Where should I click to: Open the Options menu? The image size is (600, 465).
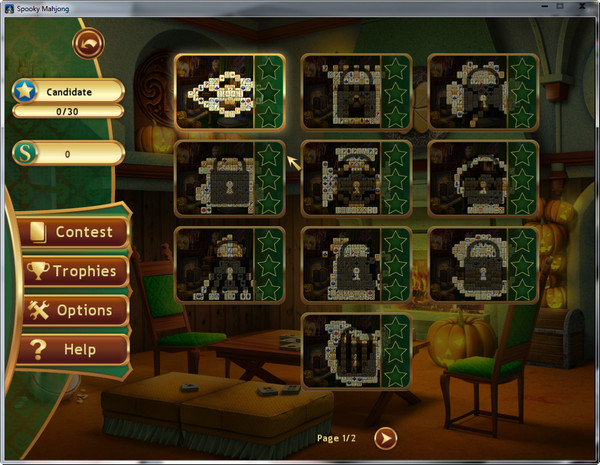click(x=74, y=310)
